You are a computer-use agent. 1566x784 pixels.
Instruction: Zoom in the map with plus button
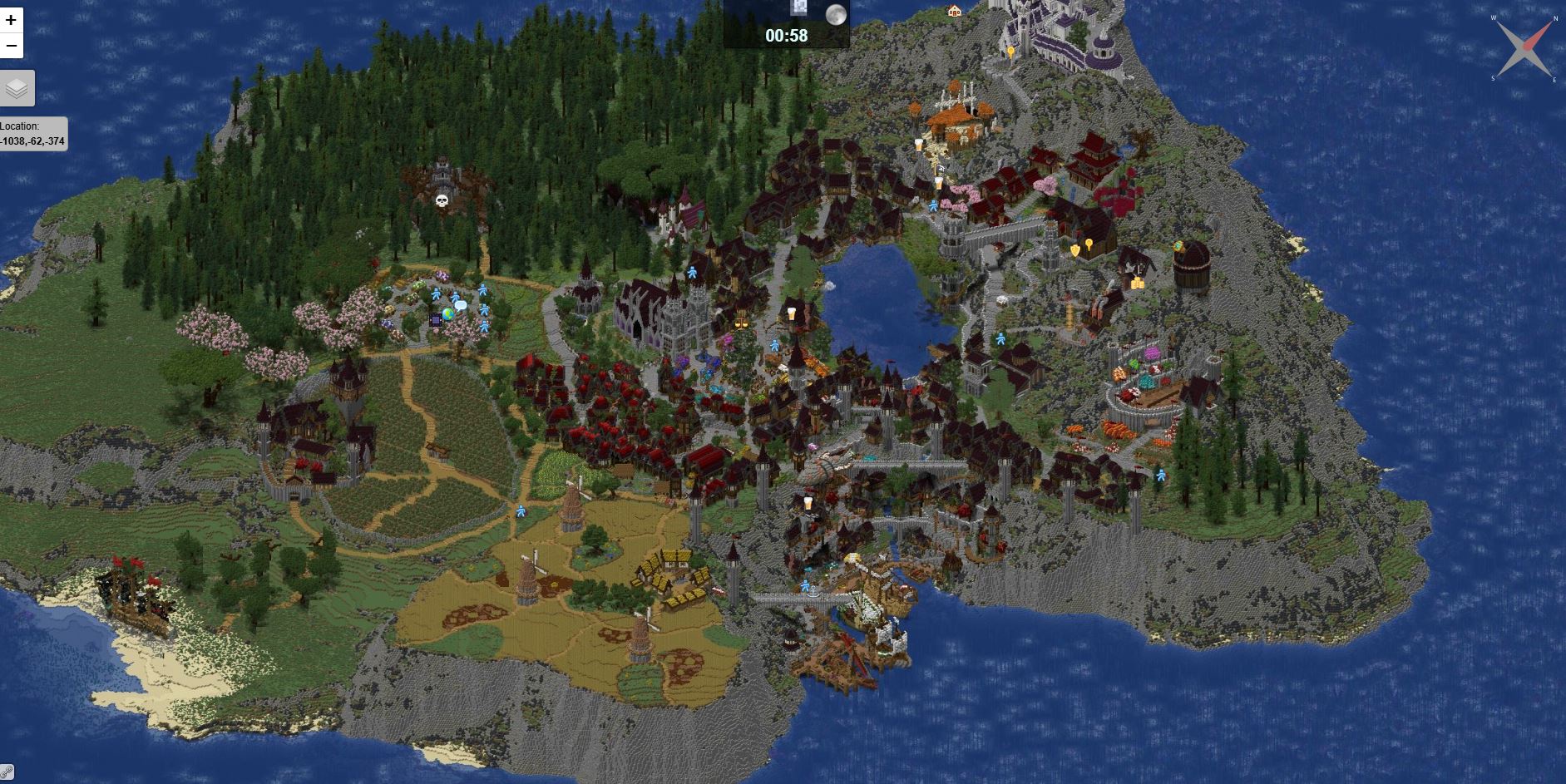pyautogui.click(x=11, y=19)
